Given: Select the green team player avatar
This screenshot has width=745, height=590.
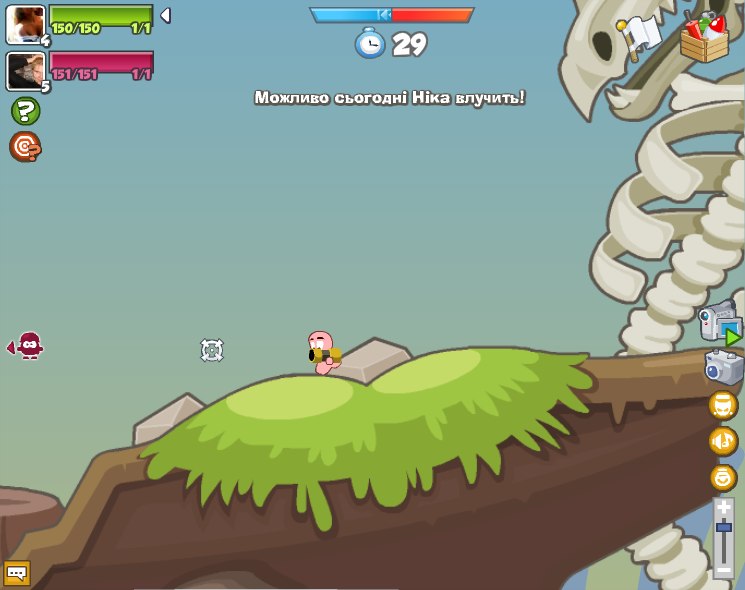Looking at the screenshot, I should tap(24, 24).
